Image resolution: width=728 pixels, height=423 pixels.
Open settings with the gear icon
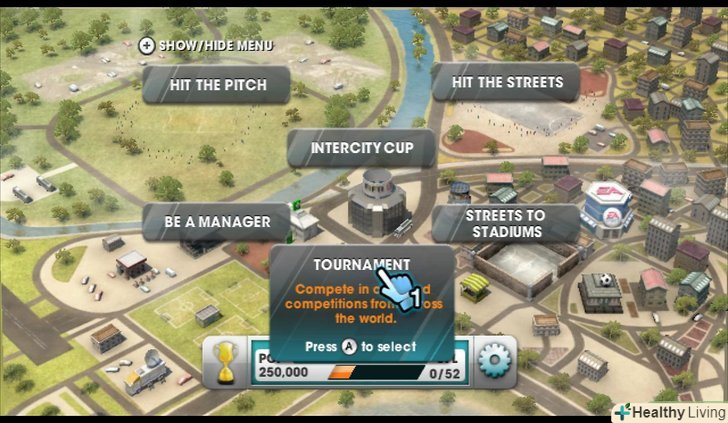494,359
